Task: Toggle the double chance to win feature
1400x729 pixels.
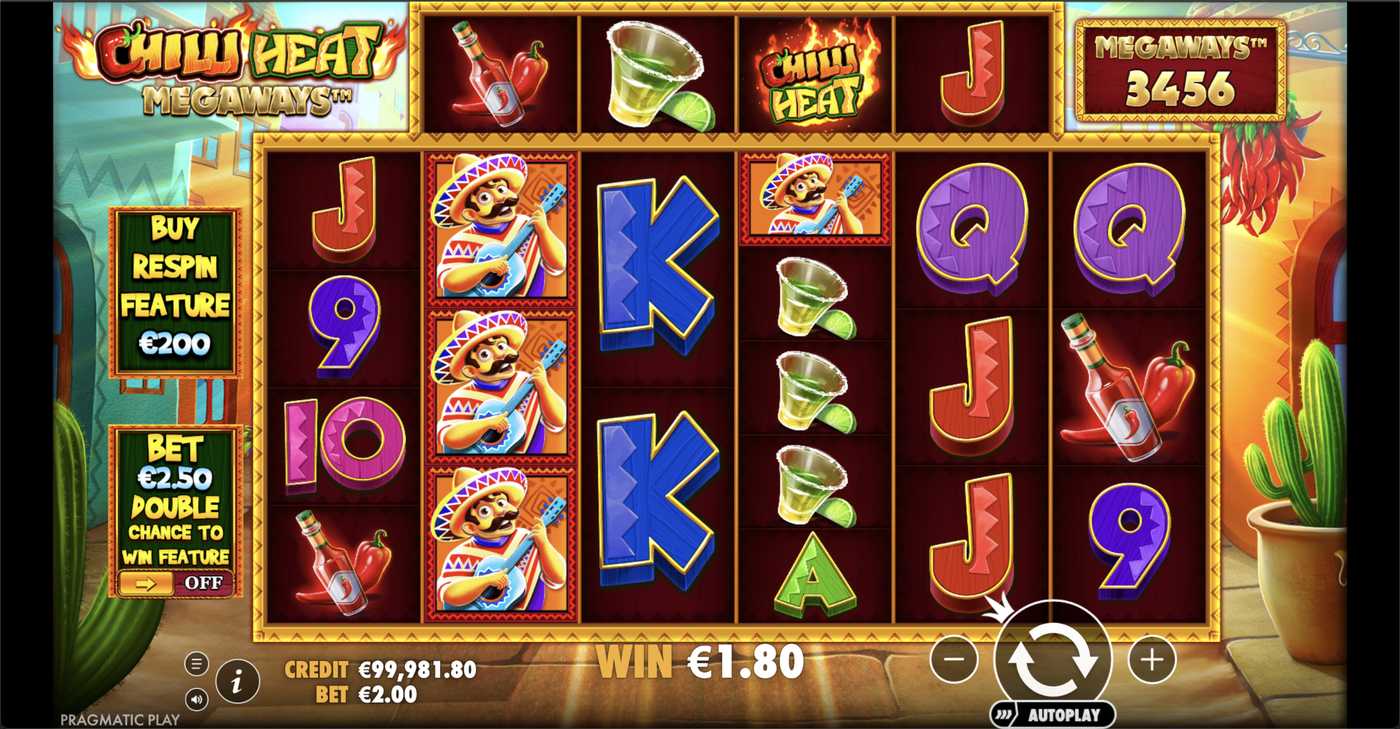Action: (176, 583)
